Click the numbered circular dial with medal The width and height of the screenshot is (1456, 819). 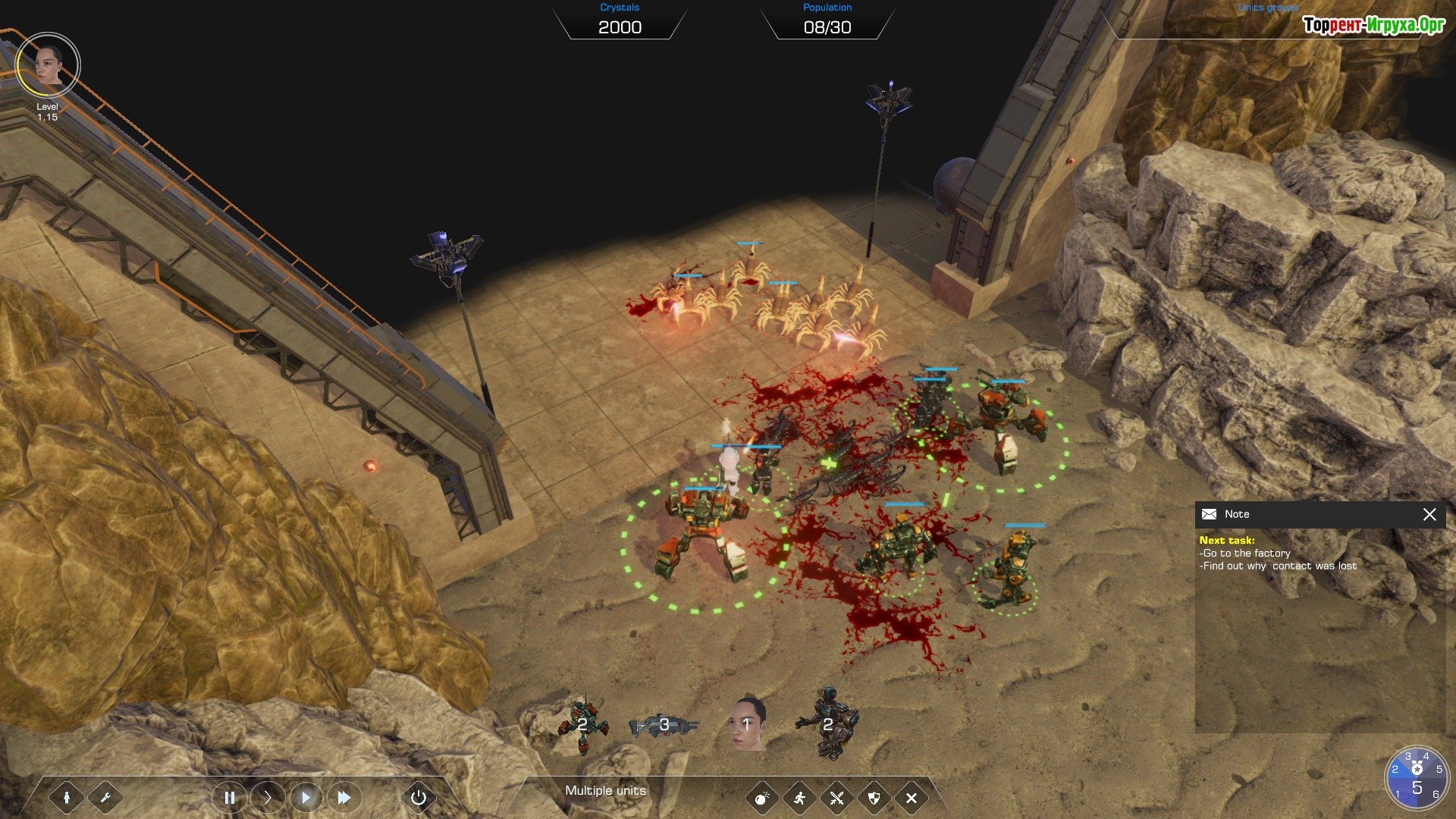pyautogui.click(x=1416, y=777)
